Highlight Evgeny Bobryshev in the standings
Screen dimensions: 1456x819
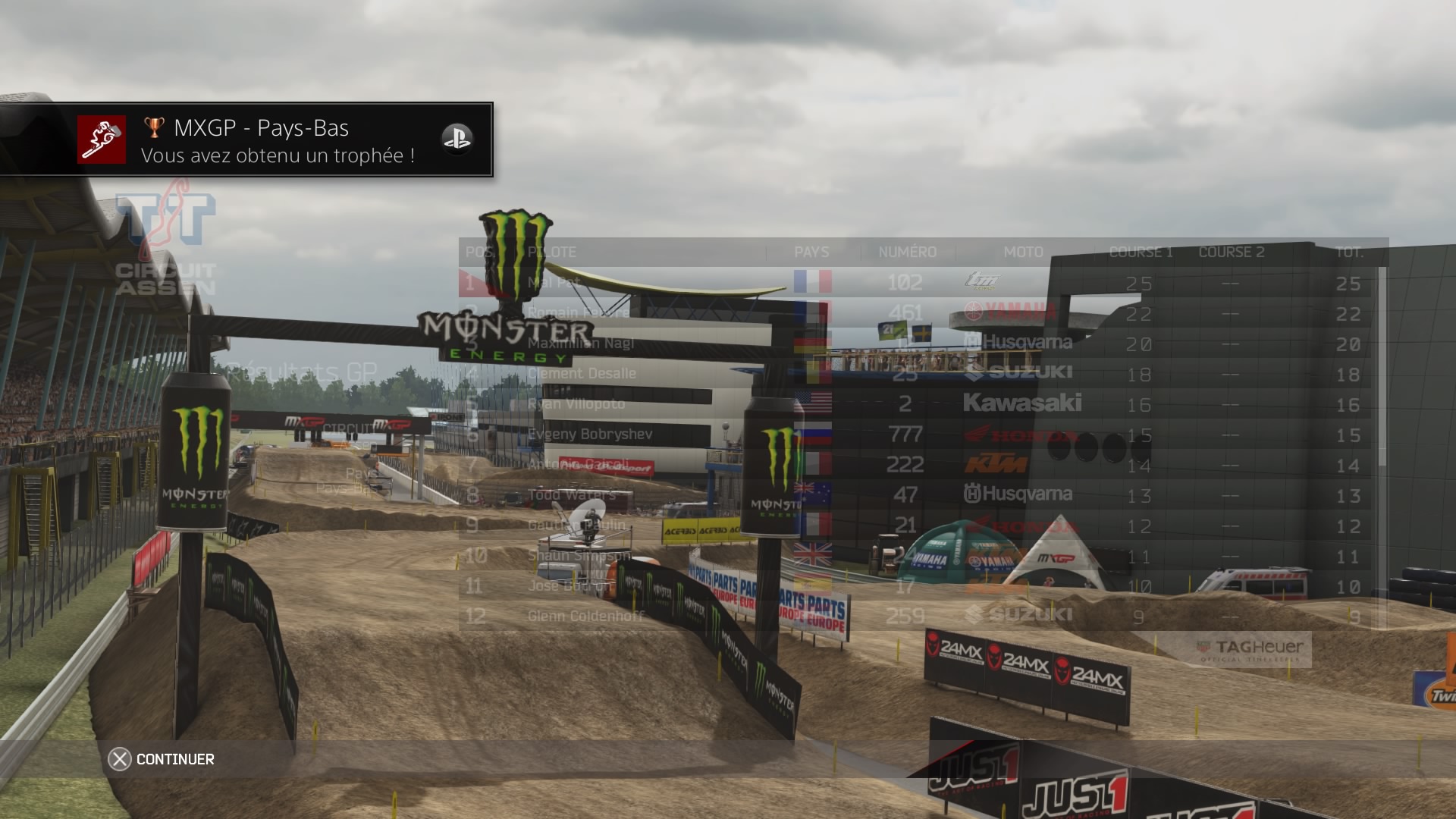click(x=590, y=435)
